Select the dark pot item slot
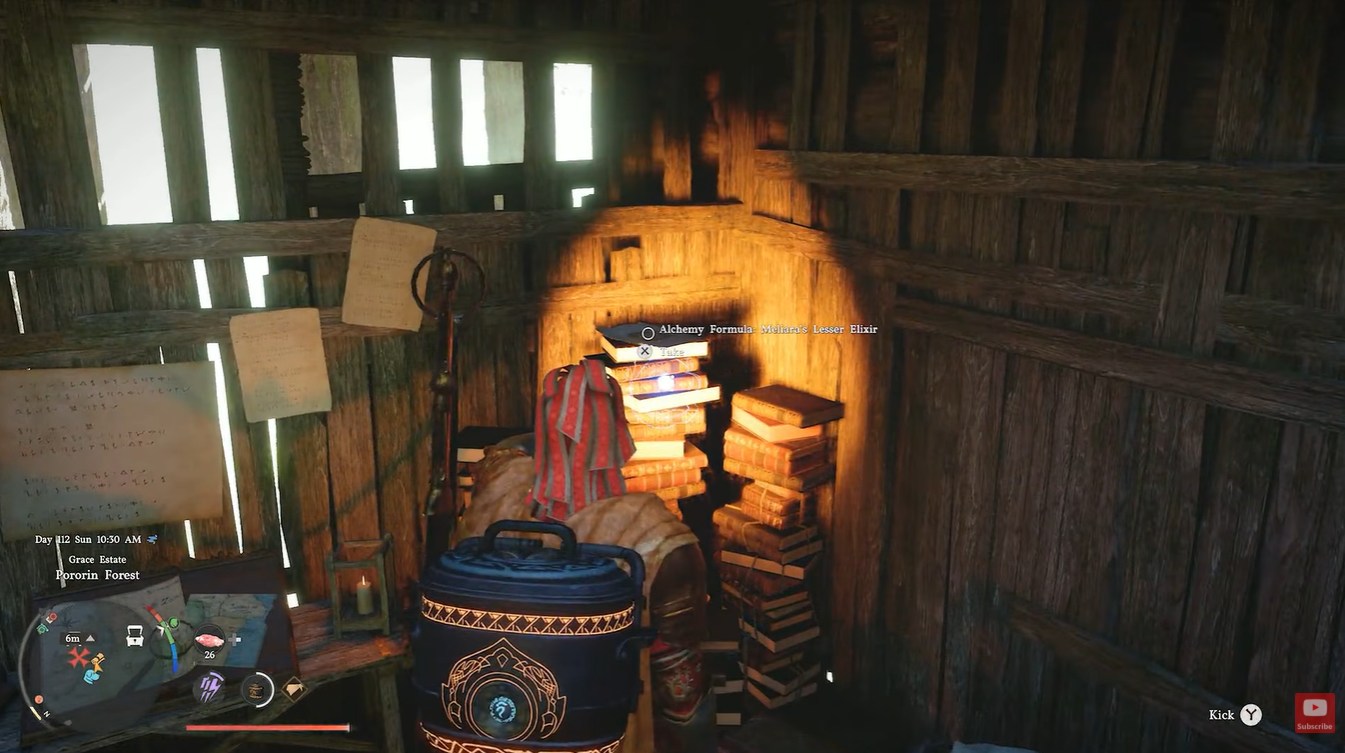1345x753 pixels. [x=257, y=688]
